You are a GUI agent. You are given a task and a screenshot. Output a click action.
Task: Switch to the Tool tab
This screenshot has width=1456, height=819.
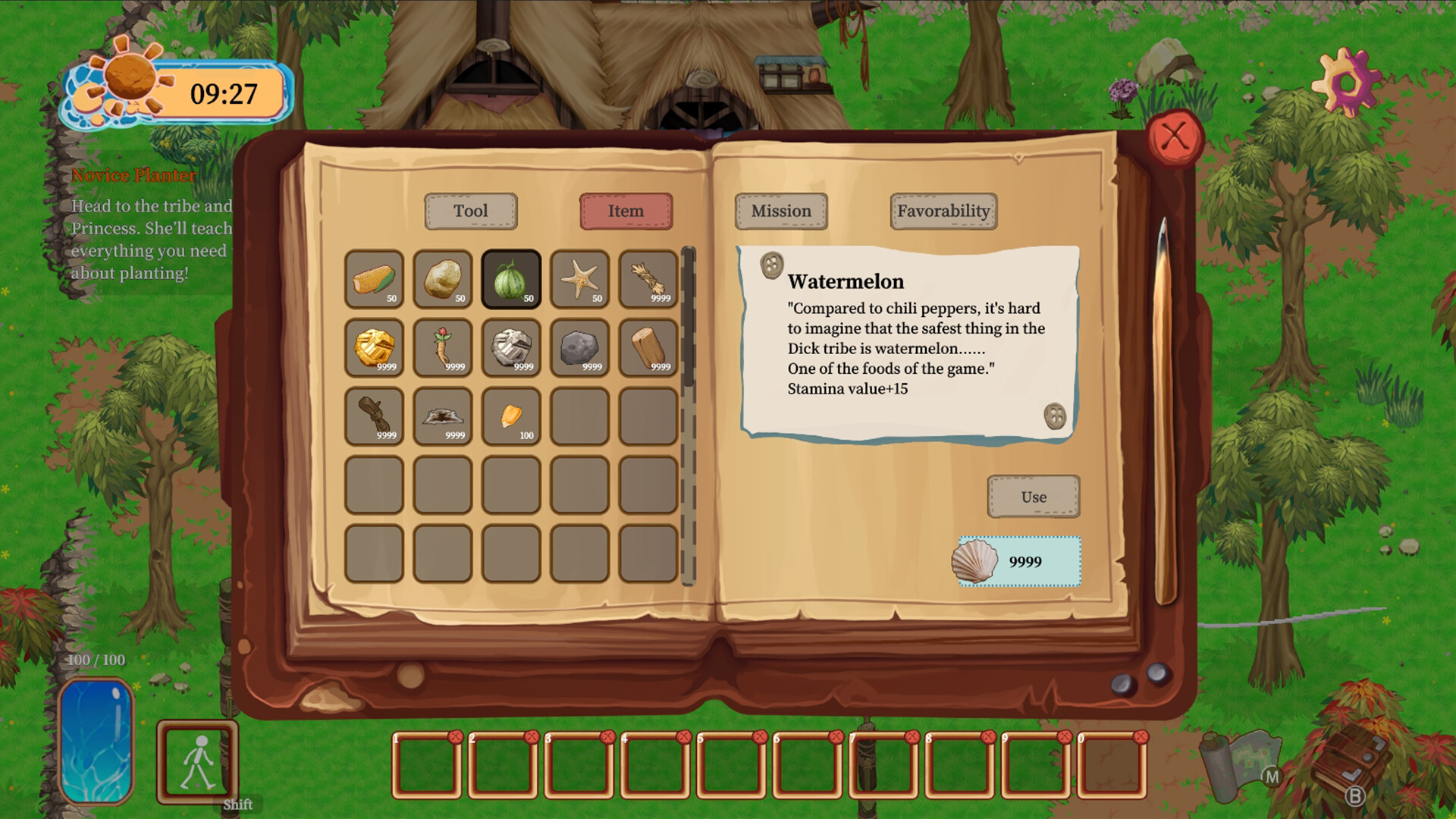471,212
